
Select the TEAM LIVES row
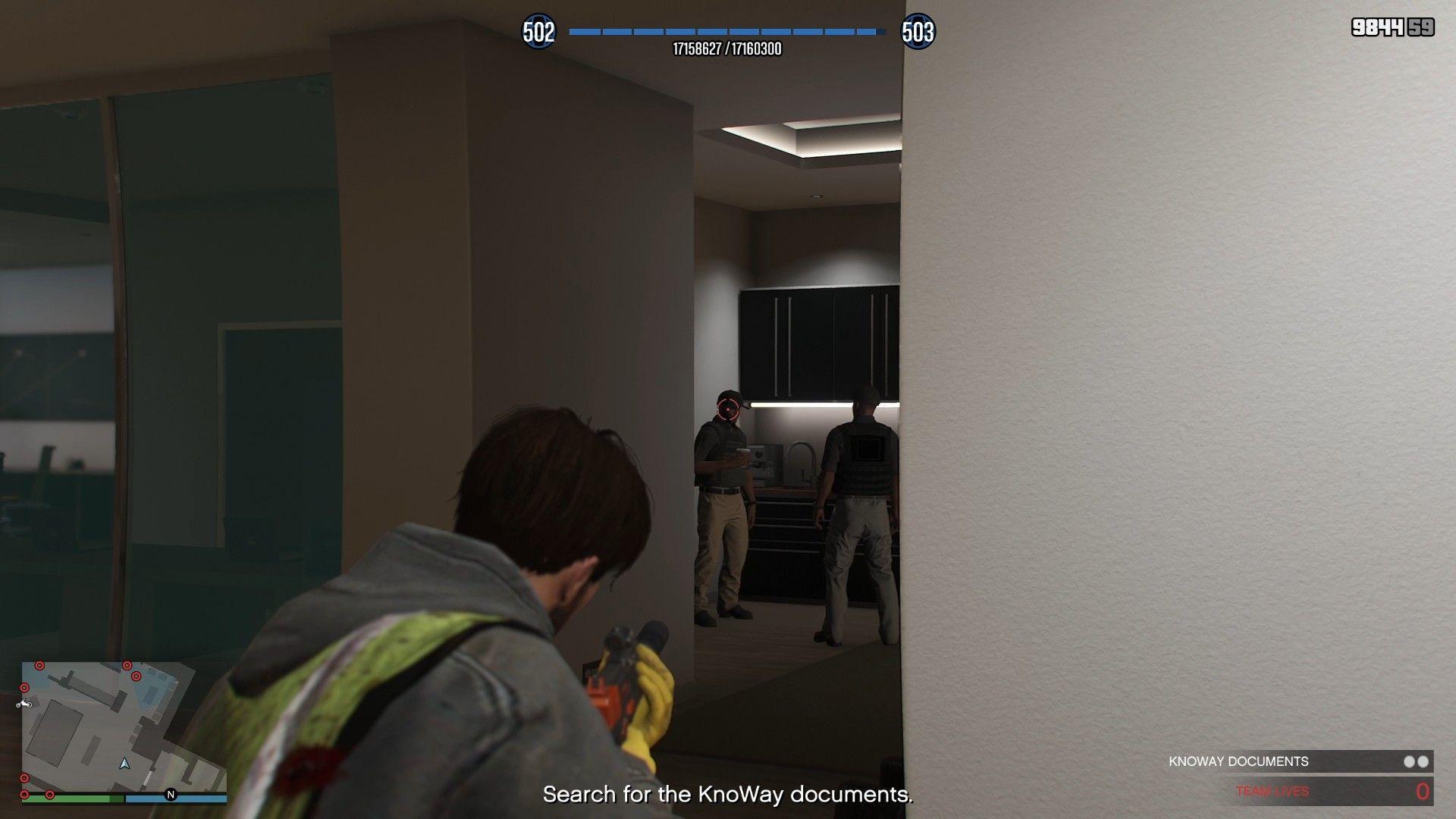1272,790
